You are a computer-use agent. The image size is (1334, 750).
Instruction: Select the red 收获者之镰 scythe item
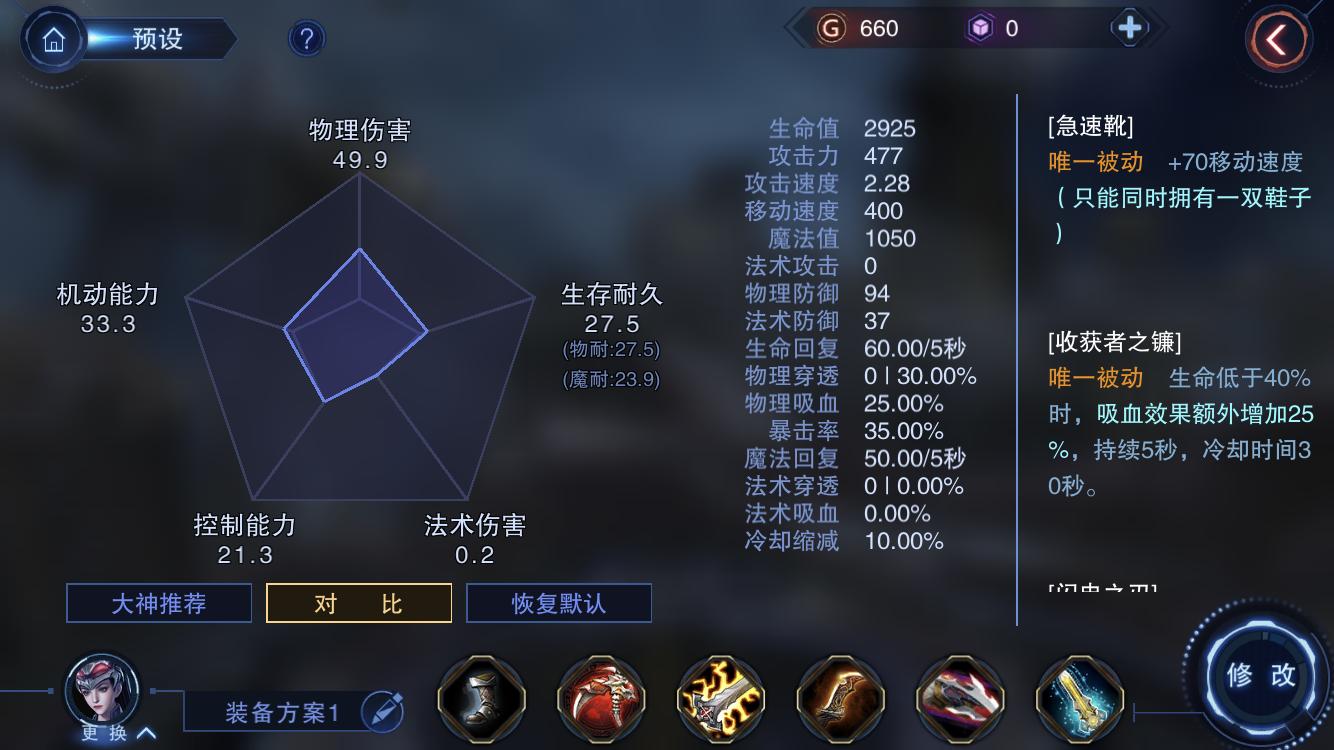[600, 700]
